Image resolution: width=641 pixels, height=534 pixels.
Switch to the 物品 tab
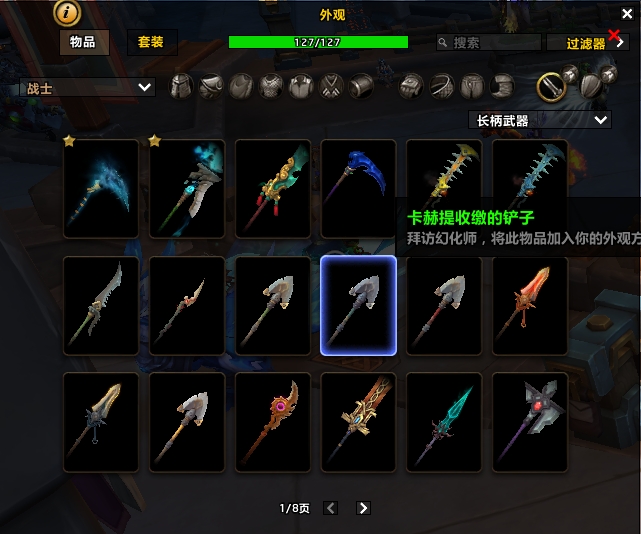click(84, 42)
